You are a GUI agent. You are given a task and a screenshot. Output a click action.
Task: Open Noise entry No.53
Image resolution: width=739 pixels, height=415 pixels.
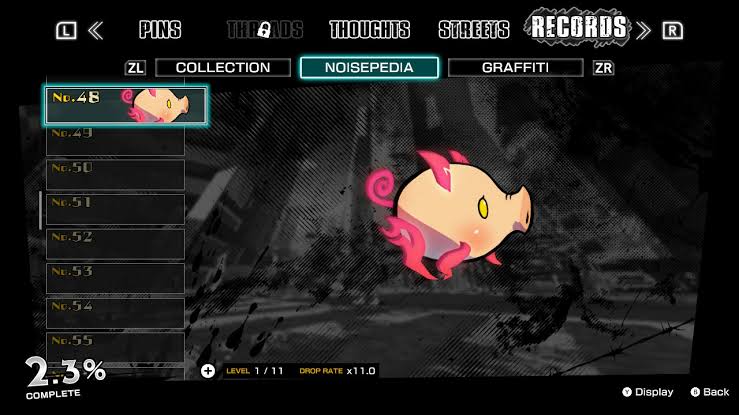[x=115, y=278]
